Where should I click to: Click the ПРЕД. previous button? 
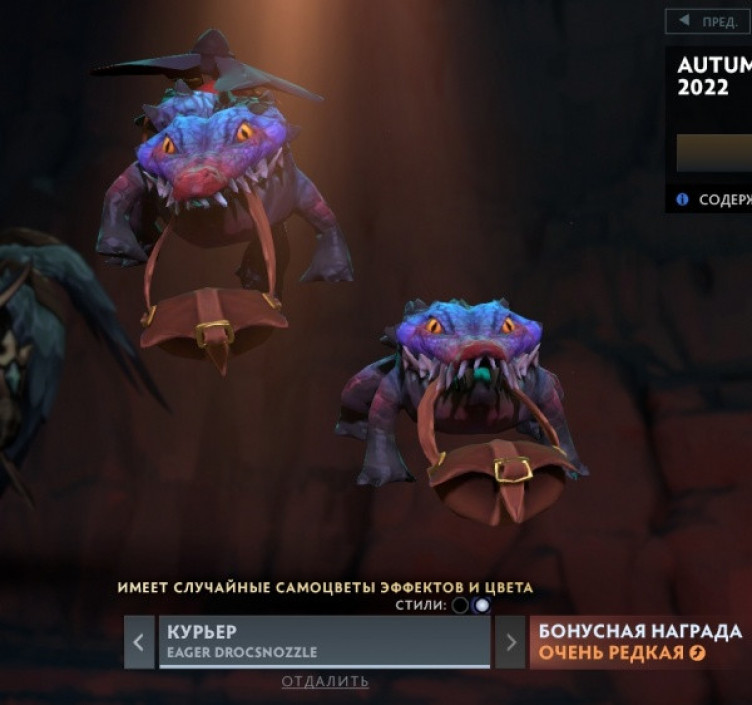tap(709, 21)
